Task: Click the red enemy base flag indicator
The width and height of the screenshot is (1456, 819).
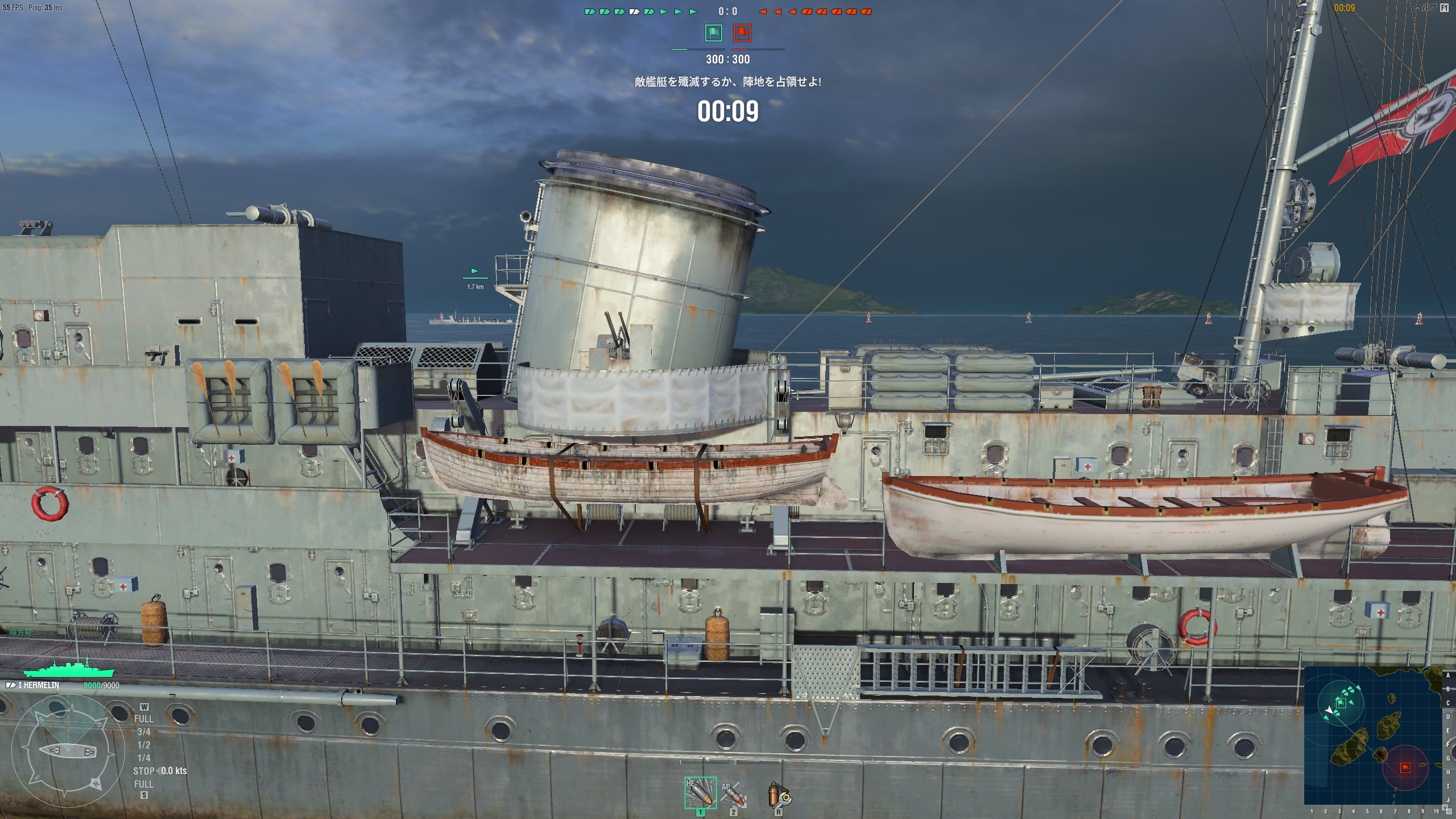Action: pyautogui.click(x=742, y=33)
